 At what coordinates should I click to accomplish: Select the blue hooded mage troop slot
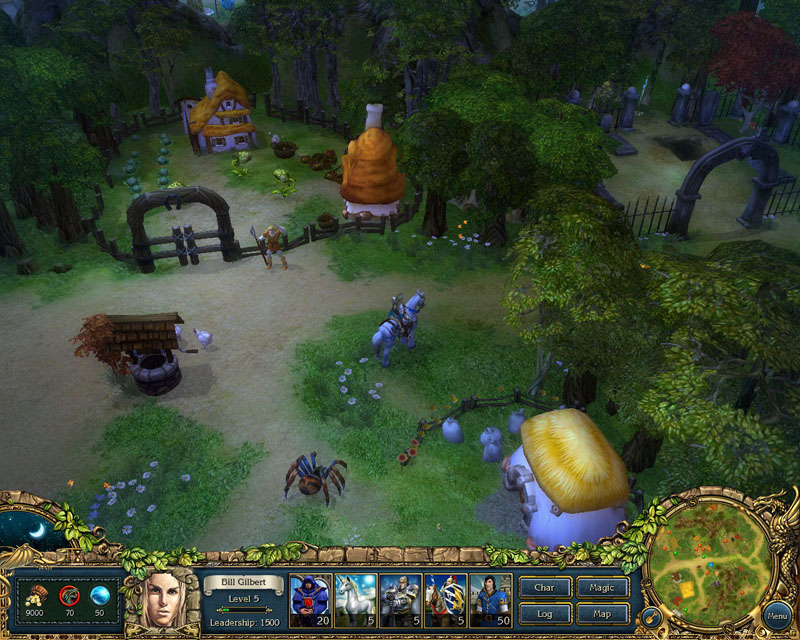(x=309, y=600)
